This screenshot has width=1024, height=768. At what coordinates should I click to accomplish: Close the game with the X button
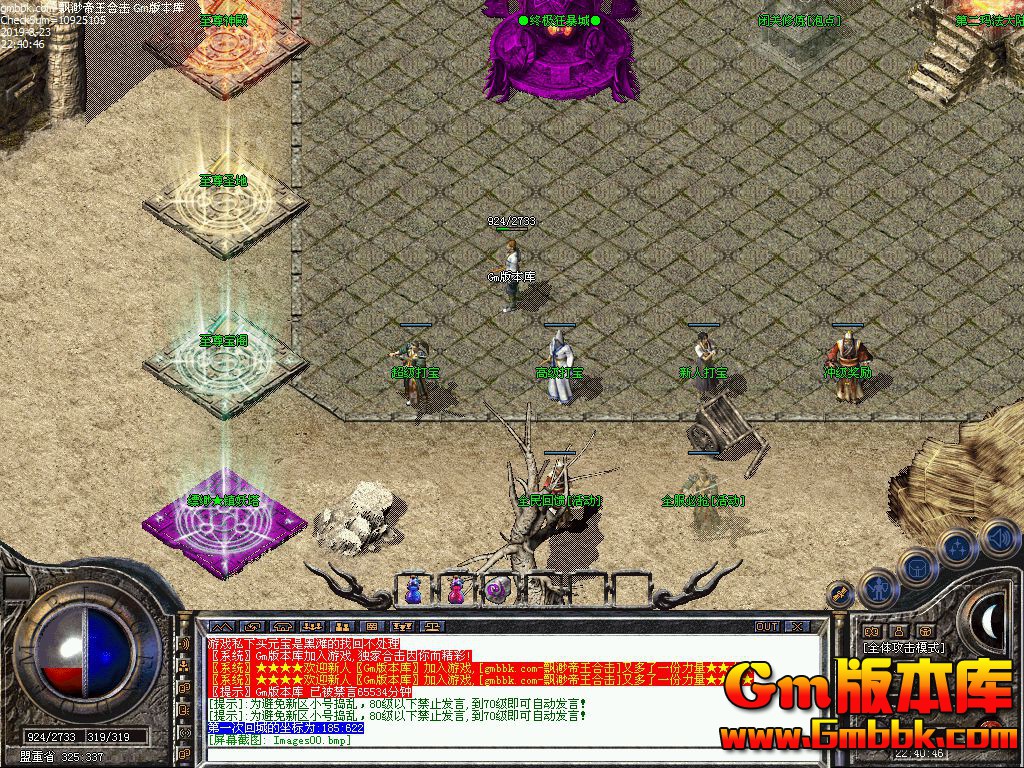(797, 626)
